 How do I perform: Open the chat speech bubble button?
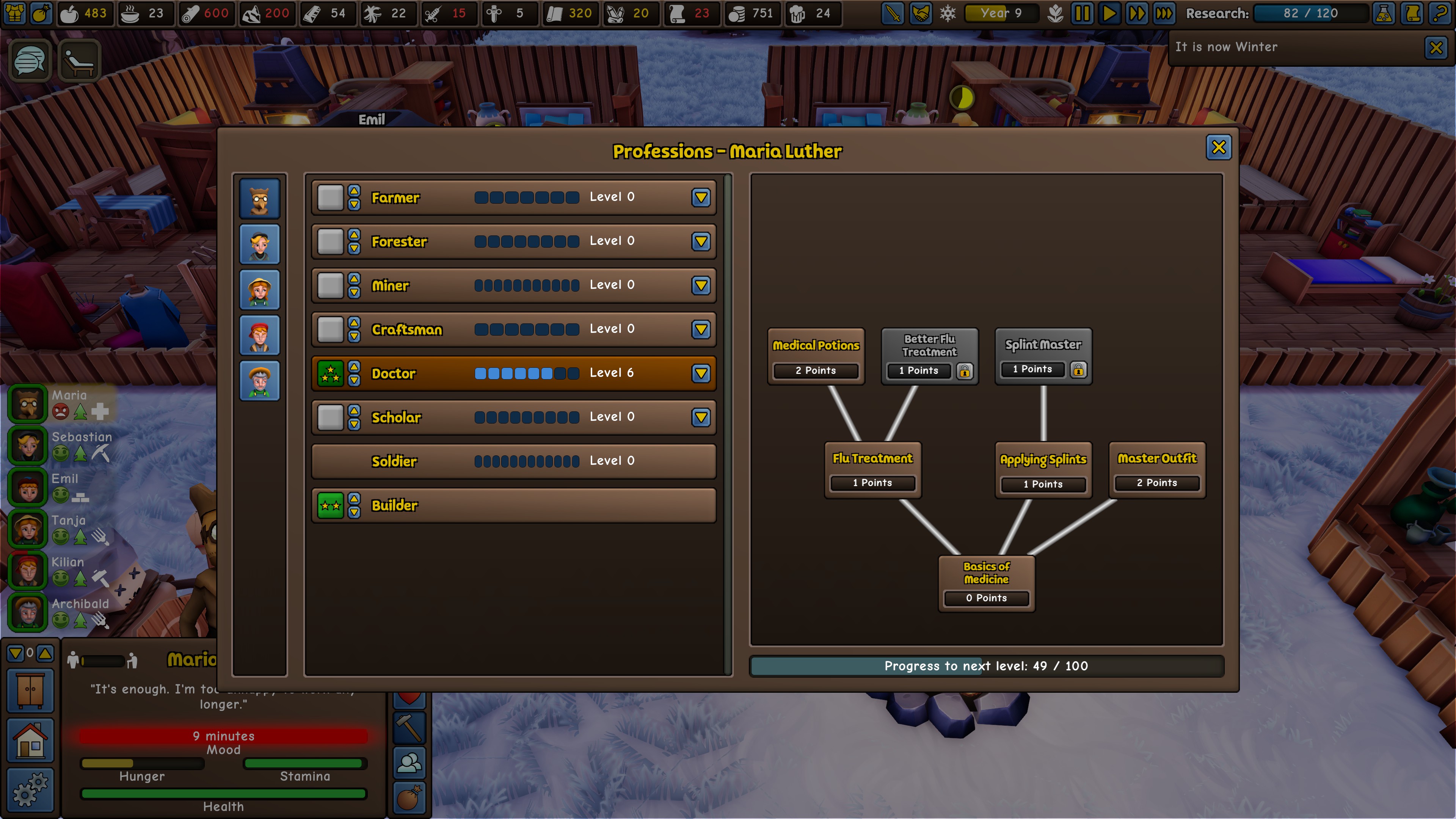coord(30,61)
